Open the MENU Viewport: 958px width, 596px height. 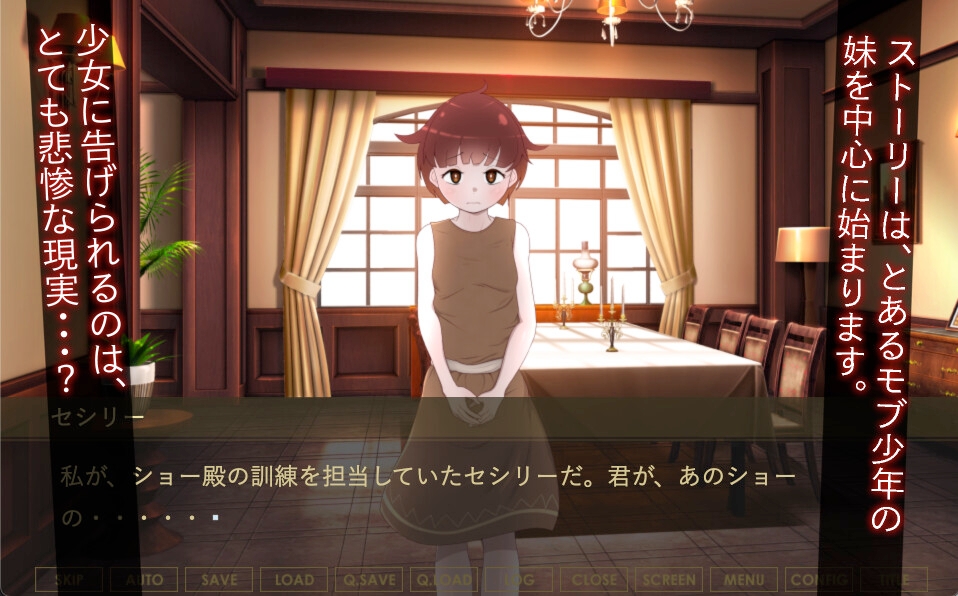[744, 580]
